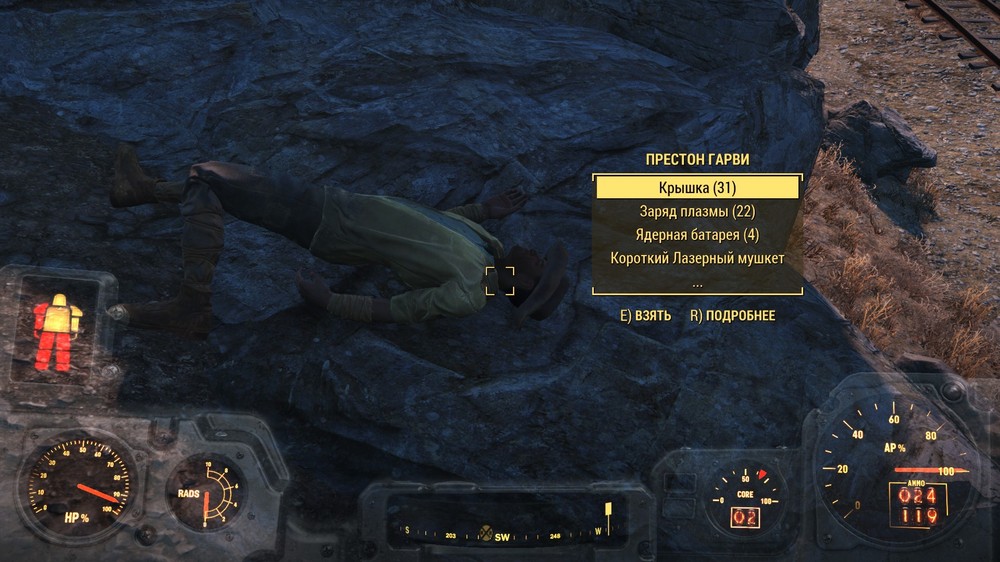Image resolution: width=1000 pixels, height=562 pixels.
Task: Take the Ядерная батарея (4) item
Action: click(x=697, y=235)
